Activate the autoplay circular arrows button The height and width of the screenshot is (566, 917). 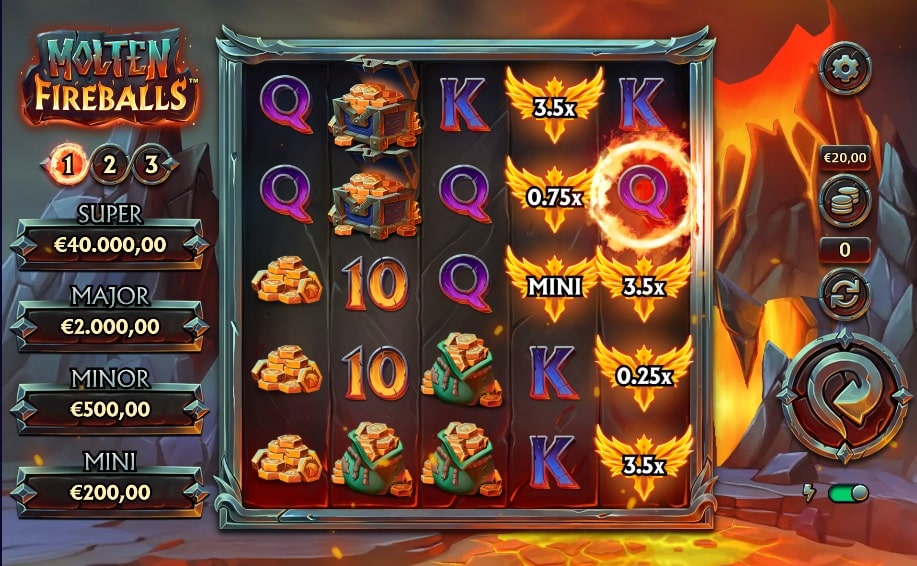pos(844,294)
